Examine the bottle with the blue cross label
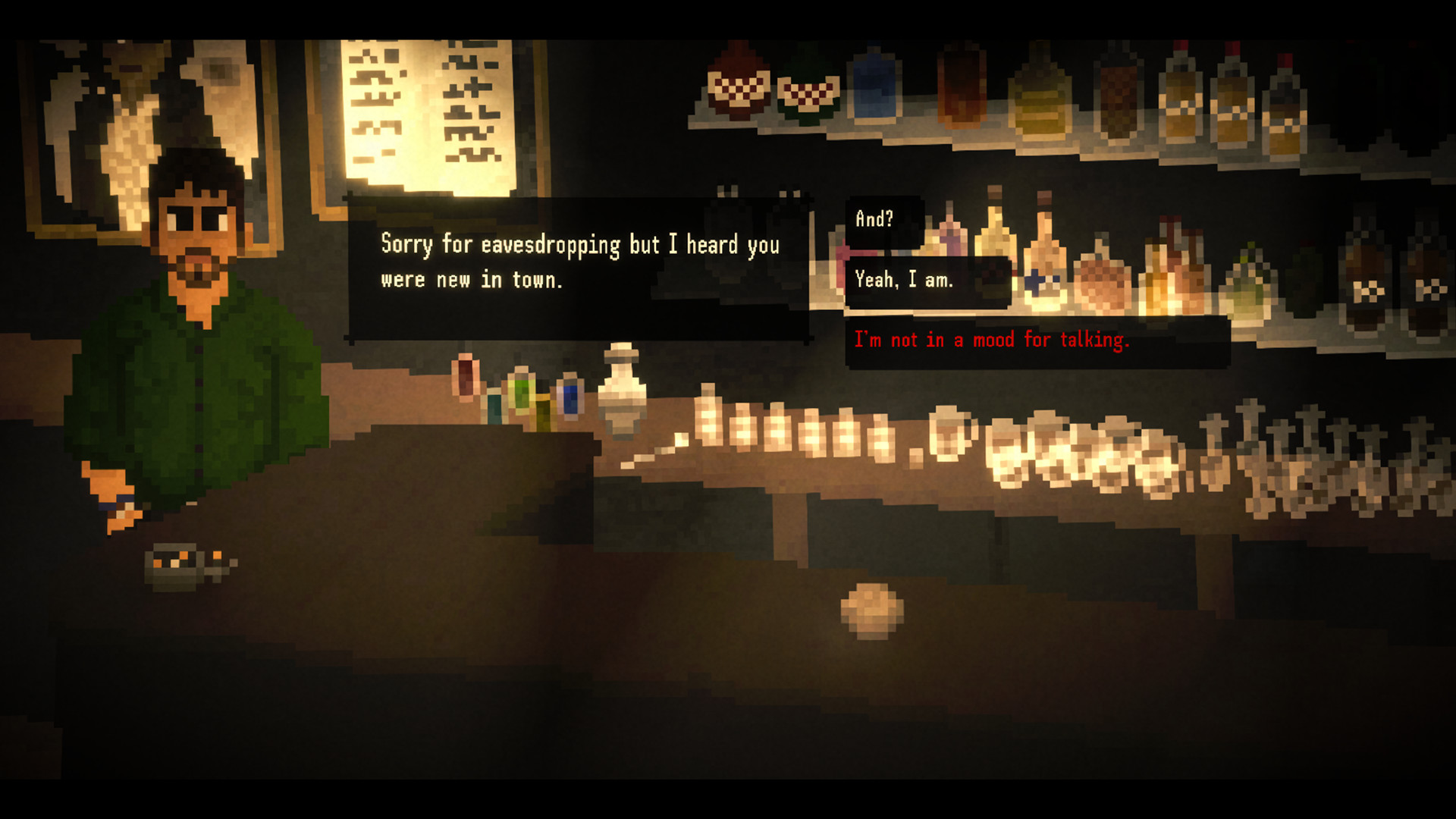Screen dimensions: 1456x819 [x=1039, y=281]
